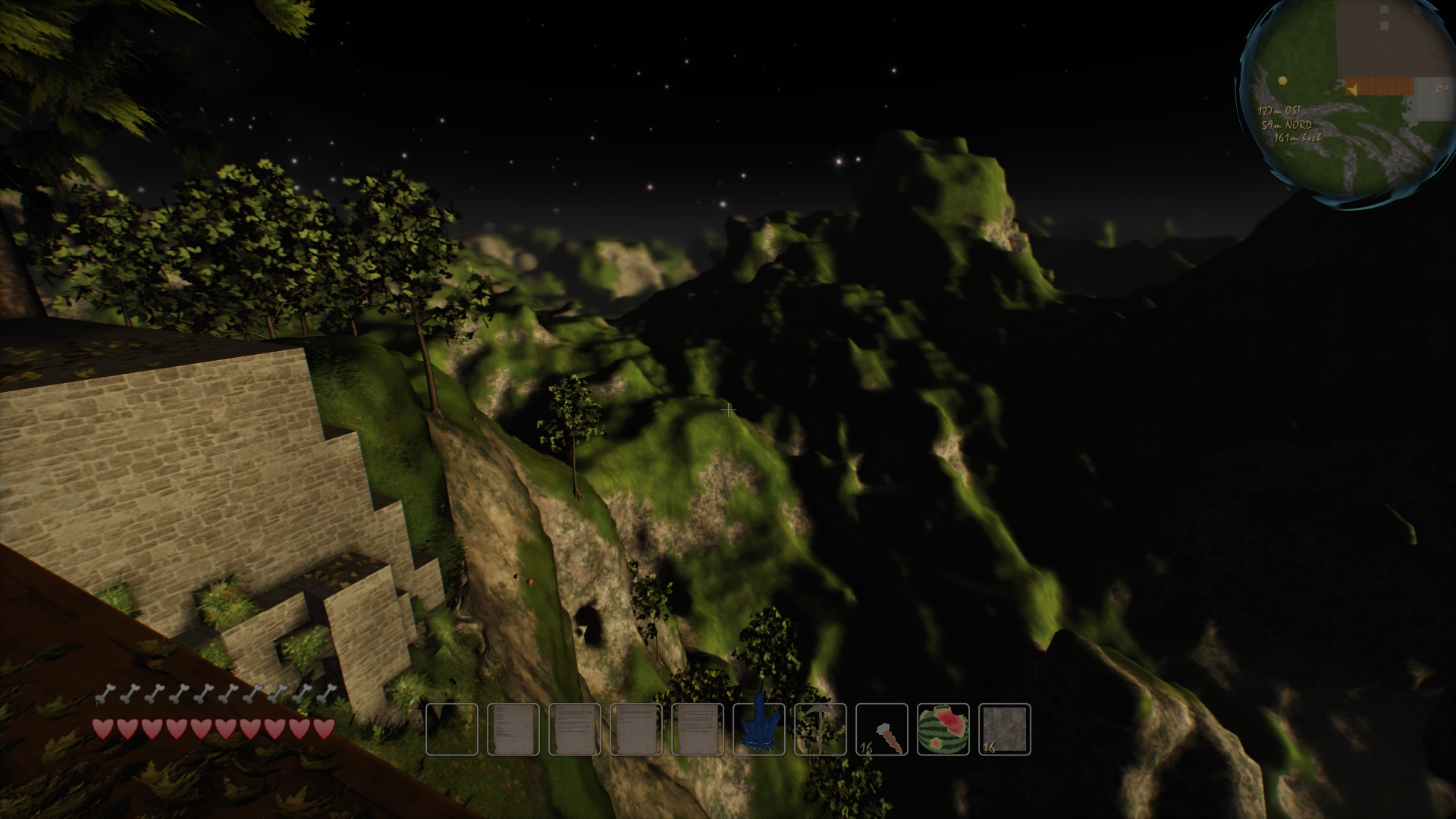1456x819 pixels.
Task: Choose the watermelon in the hotbar
Action: click(x=943, y=730)
